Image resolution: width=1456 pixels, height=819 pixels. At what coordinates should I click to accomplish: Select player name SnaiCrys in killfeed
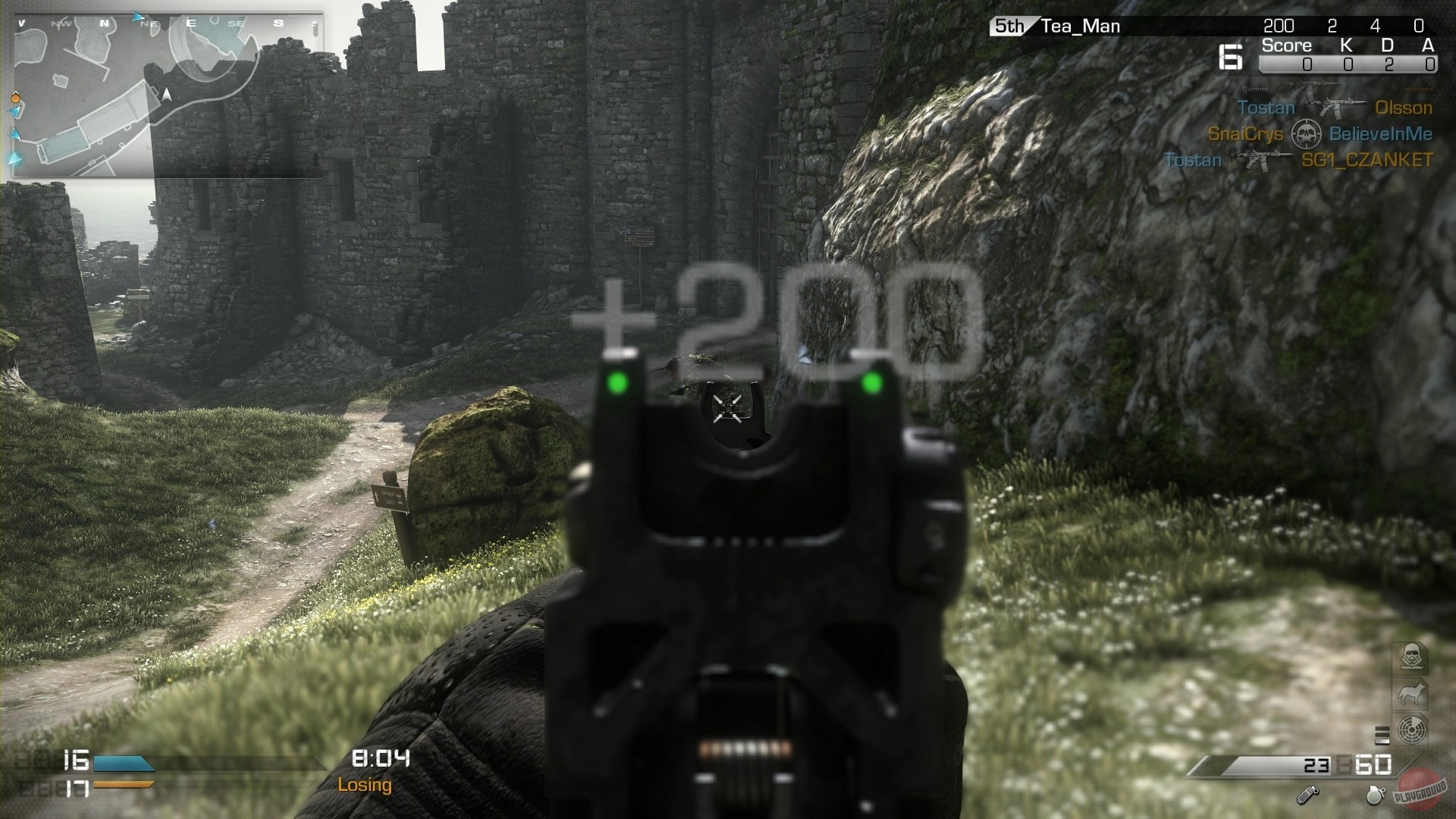[1246, 133]
